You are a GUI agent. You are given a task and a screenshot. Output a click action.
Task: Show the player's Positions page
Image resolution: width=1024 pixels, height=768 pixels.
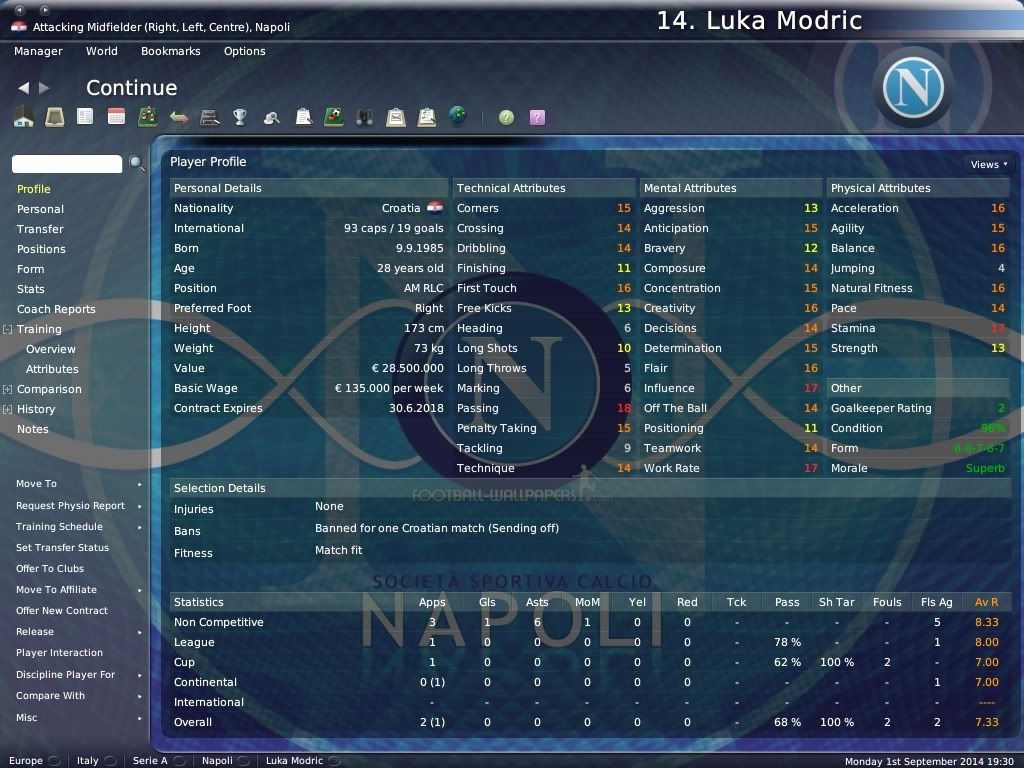click(x=41, y=249)
